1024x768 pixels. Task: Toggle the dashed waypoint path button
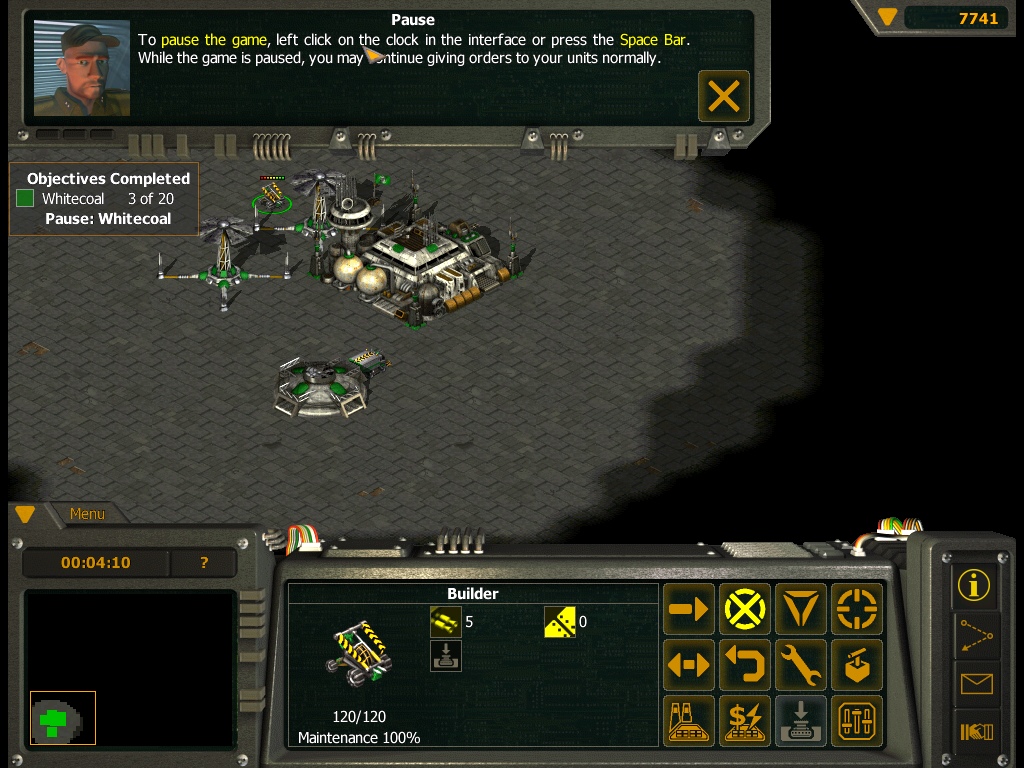point(975,635)
